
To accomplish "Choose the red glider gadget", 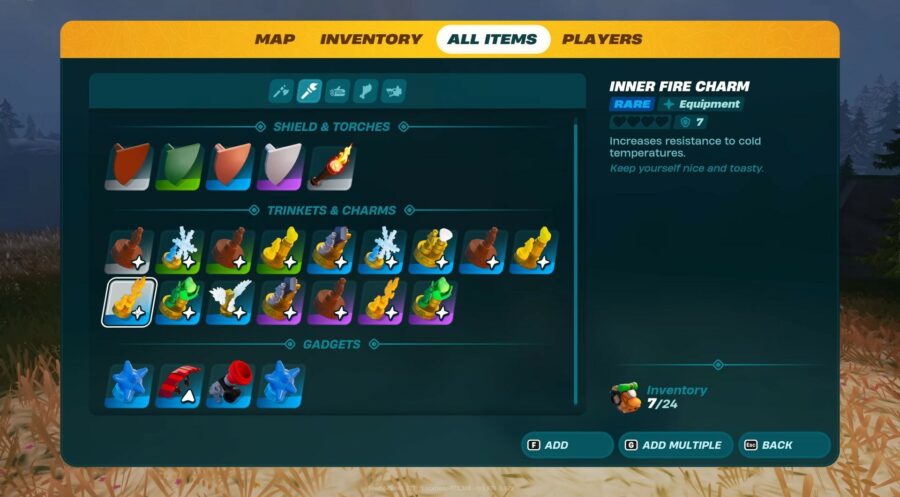I will 180,385.
